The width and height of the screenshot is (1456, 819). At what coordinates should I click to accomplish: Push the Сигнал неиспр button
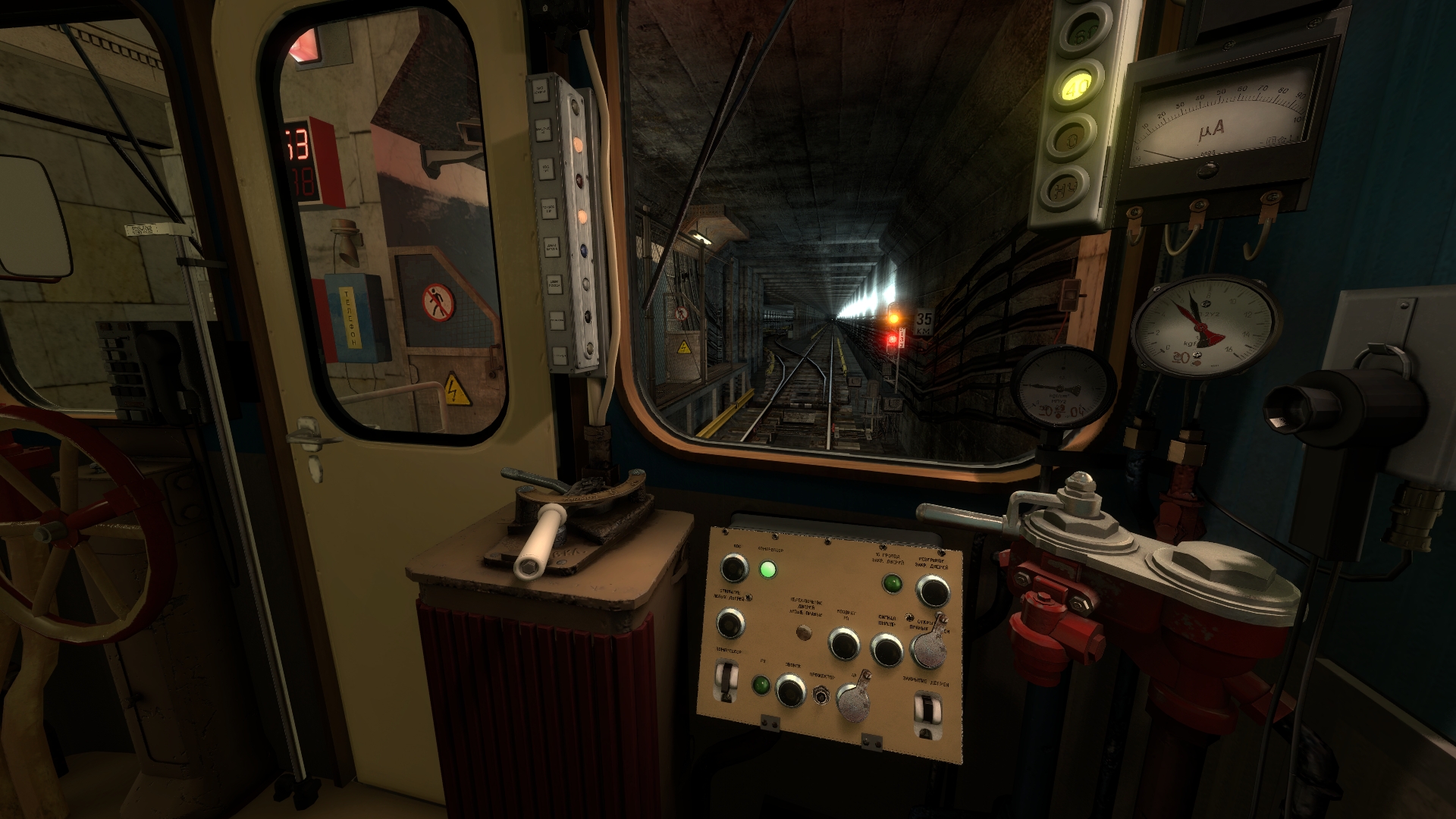coord(886,649)
